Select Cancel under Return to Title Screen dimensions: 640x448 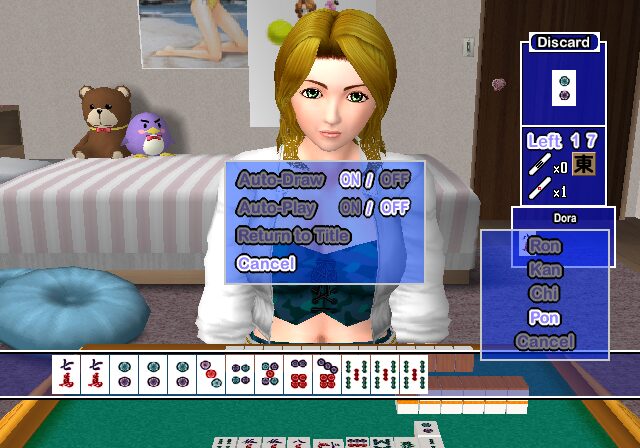click(x=266, y=264)
